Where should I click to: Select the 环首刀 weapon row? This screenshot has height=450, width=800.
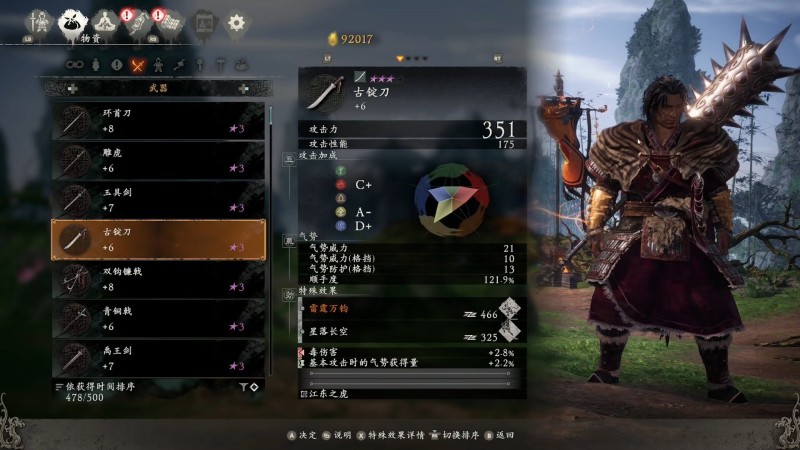click(x=157, y=120)
